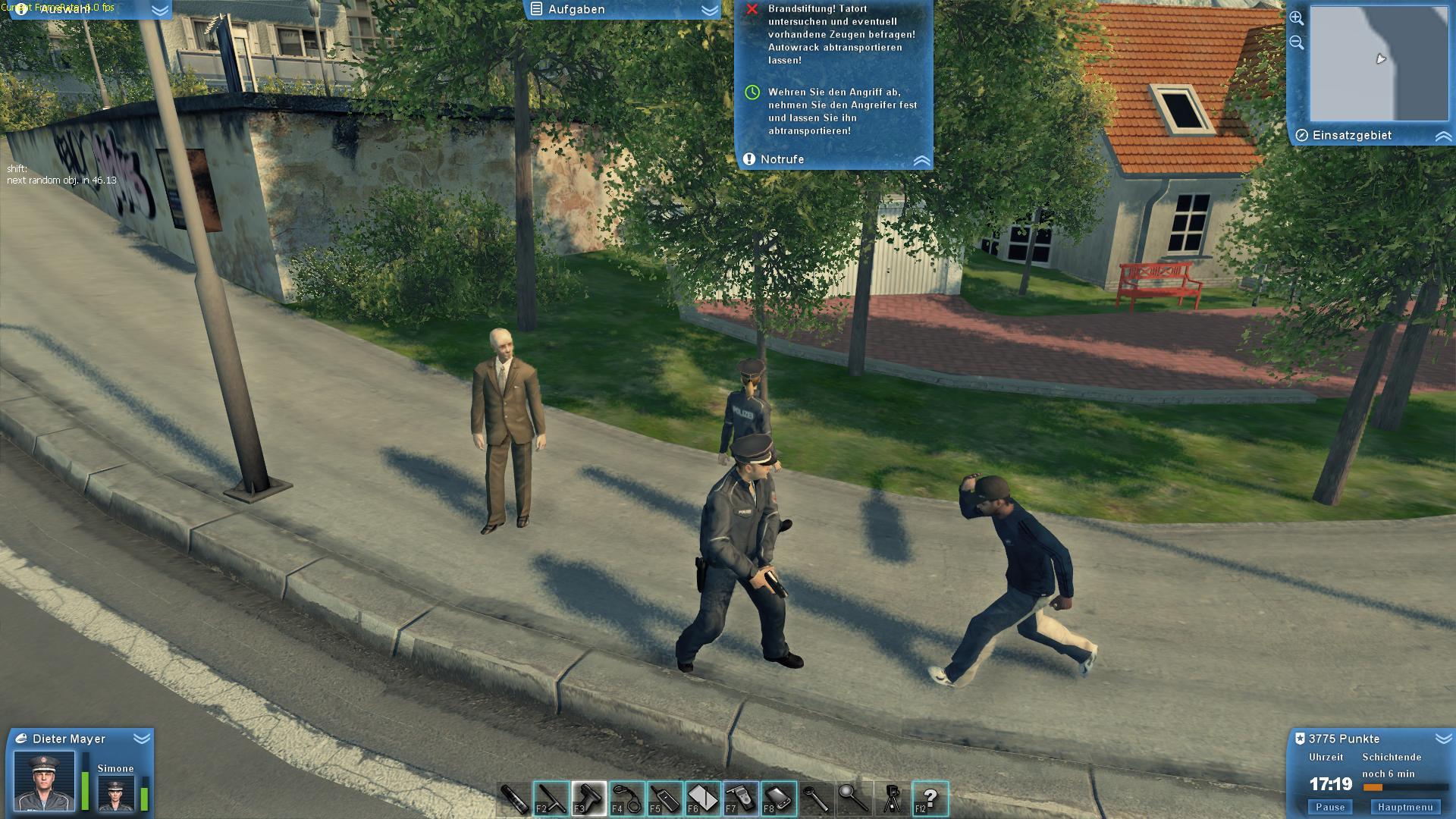The image size is (1456, 819).
Task: Select Simone's partner portrait
Action: pyautogui.click(x=115, y=792)
